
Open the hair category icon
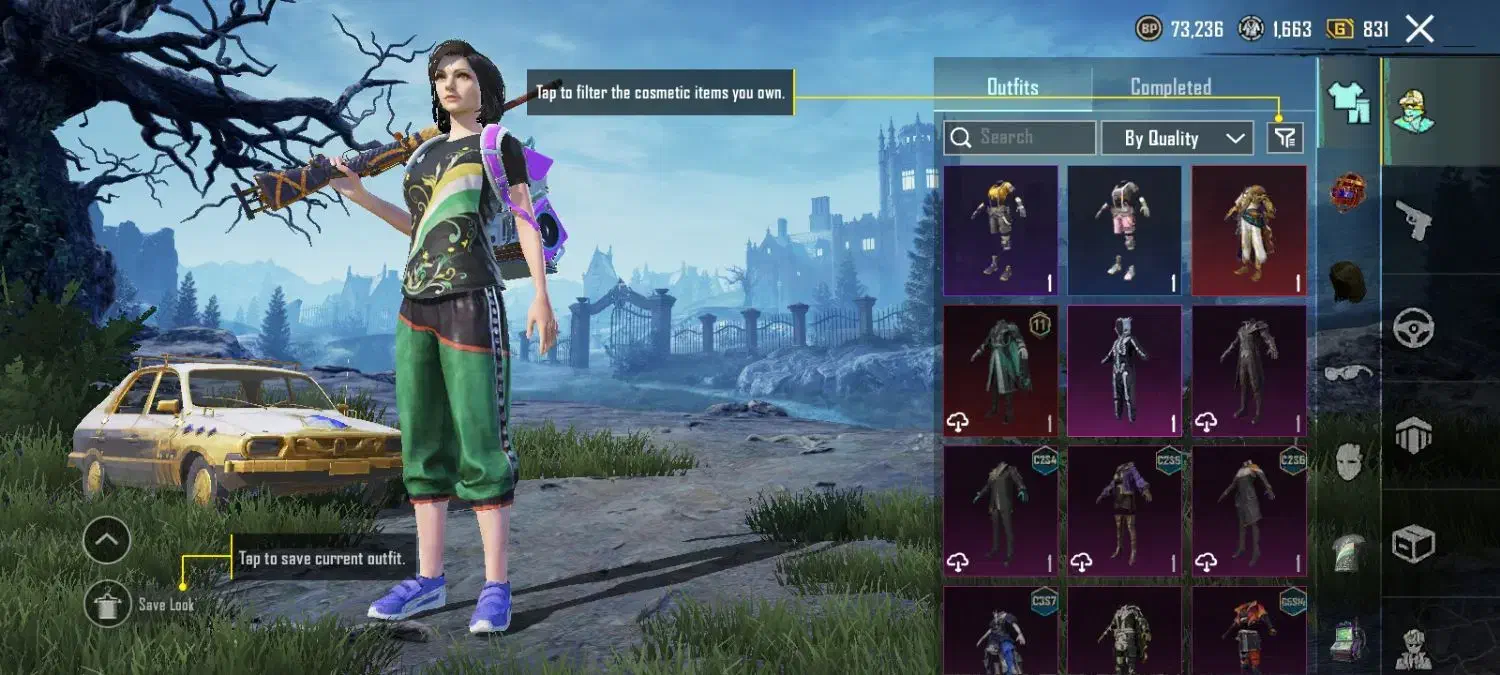point(1349,283)
